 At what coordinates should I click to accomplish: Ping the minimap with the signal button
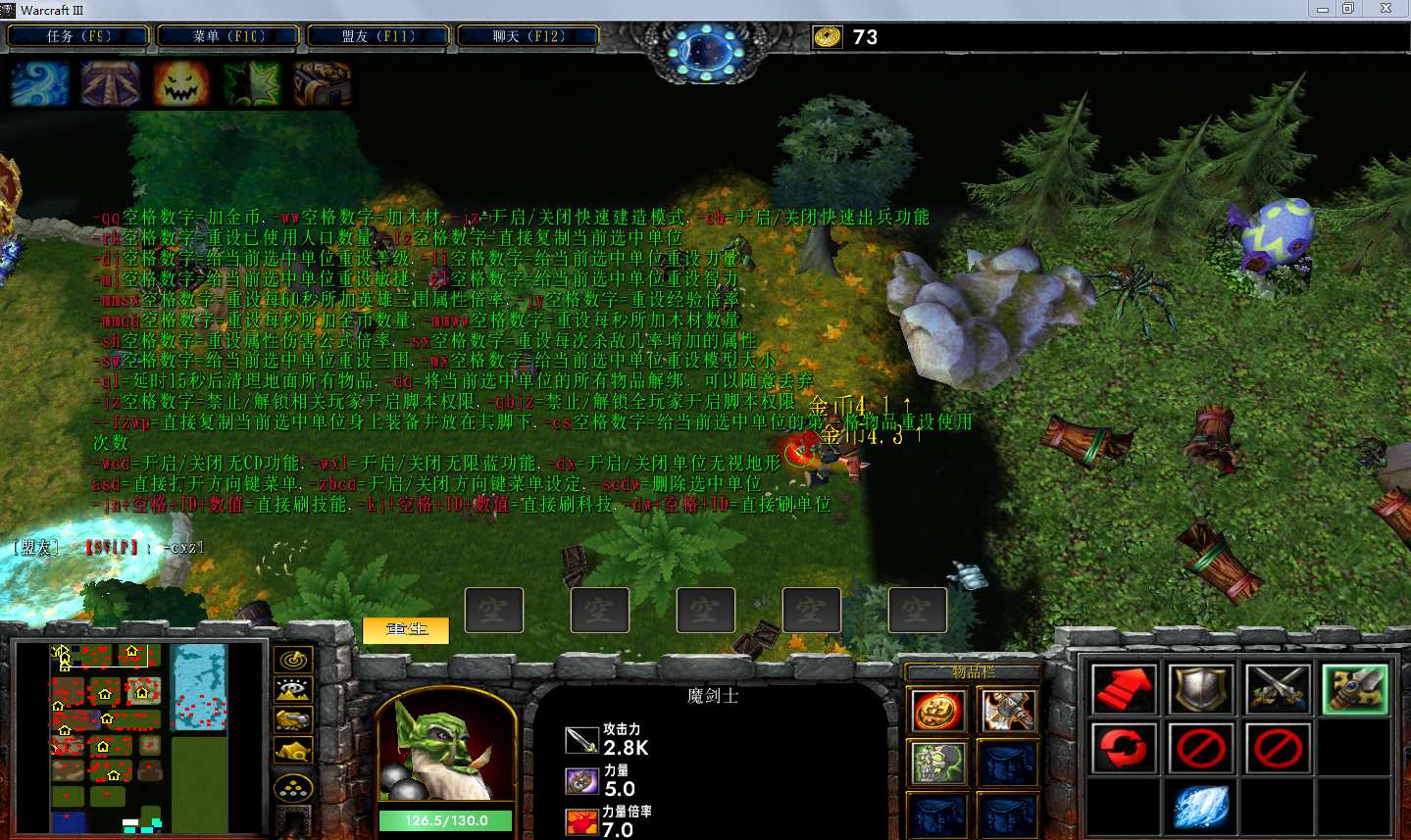(293, 660)
